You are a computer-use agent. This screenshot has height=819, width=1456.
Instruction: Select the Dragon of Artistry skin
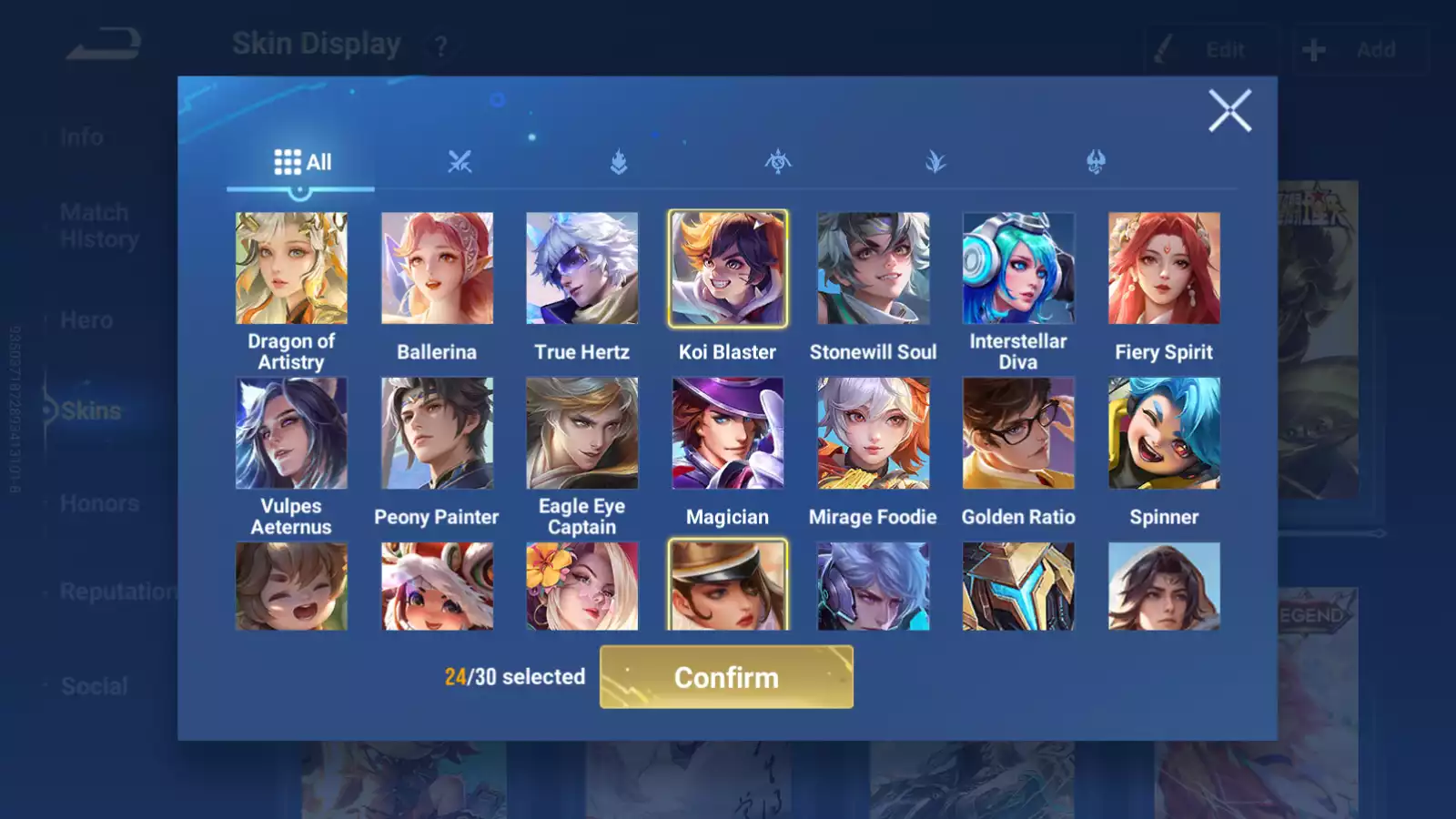click(291, 268)
